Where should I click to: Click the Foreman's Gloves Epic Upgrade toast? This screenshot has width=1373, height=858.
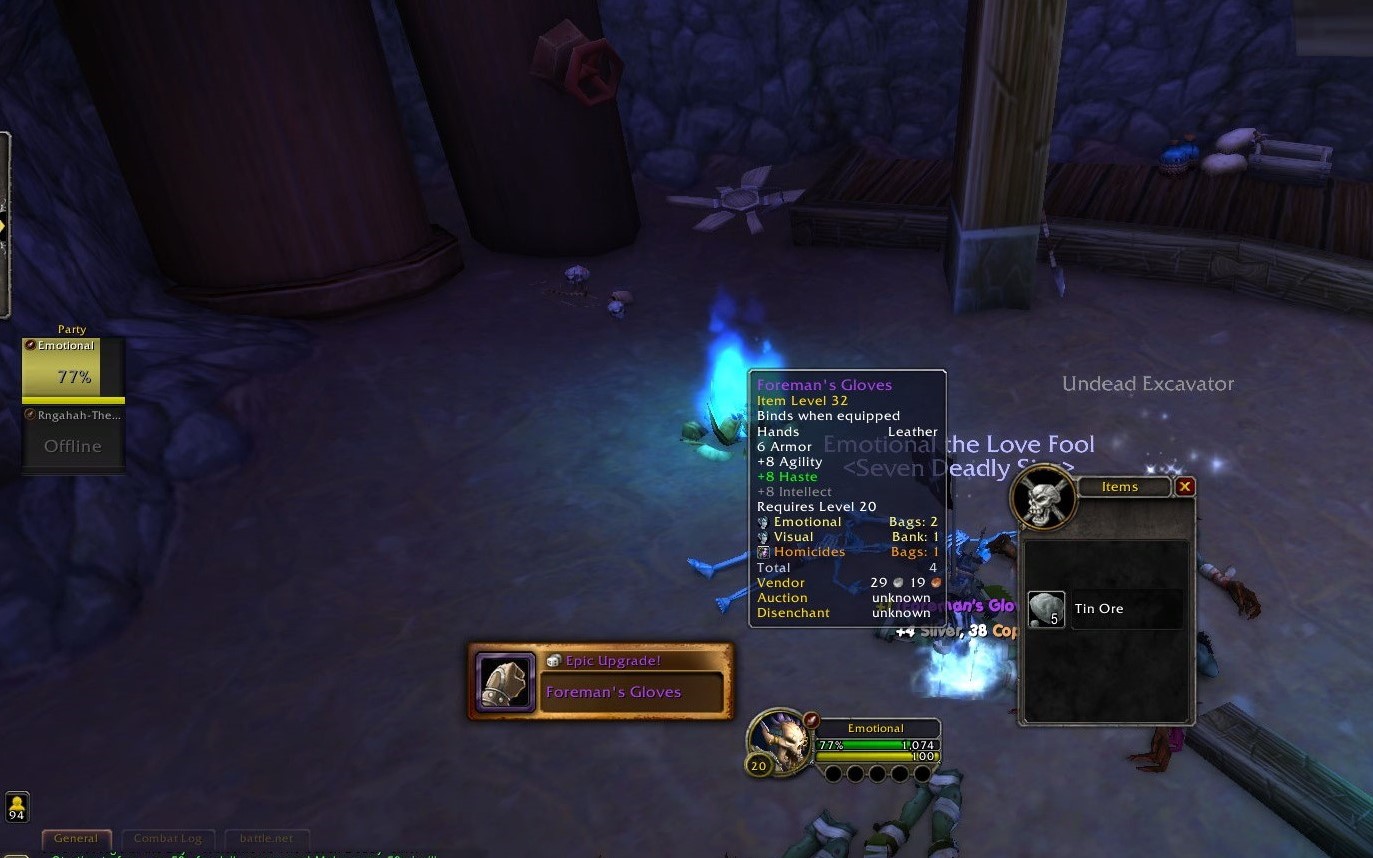(x=600, y=682)
